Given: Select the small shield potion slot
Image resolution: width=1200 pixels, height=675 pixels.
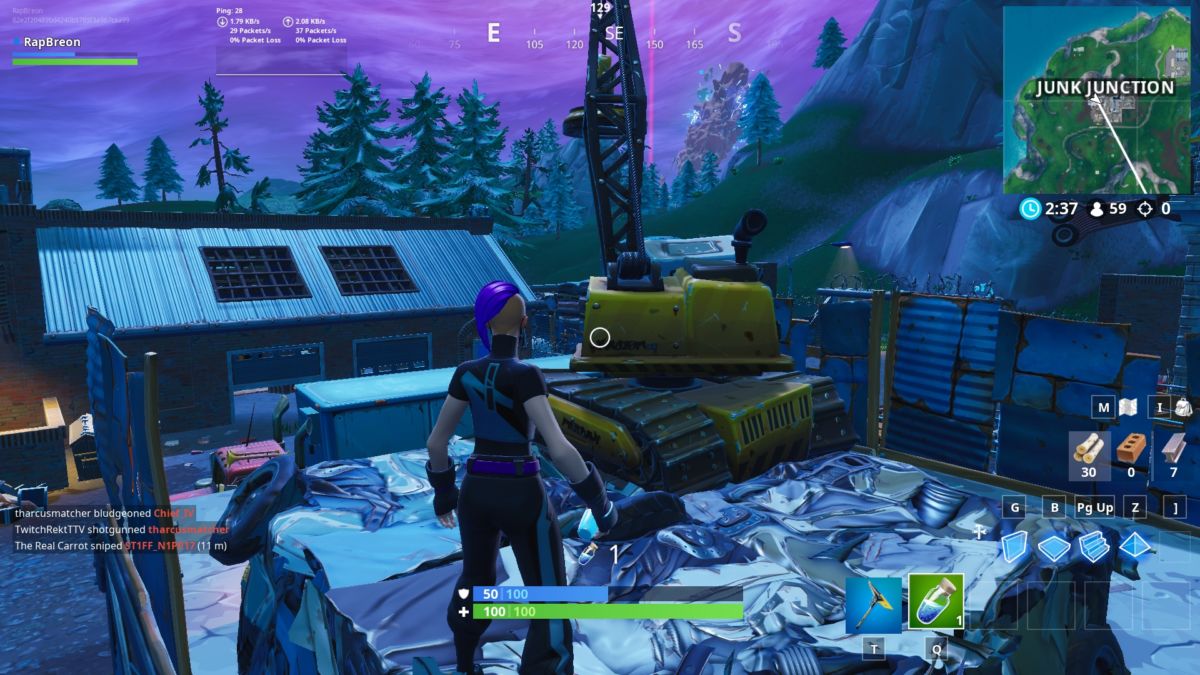Looking at the screenshot, I should pos(936,602).
